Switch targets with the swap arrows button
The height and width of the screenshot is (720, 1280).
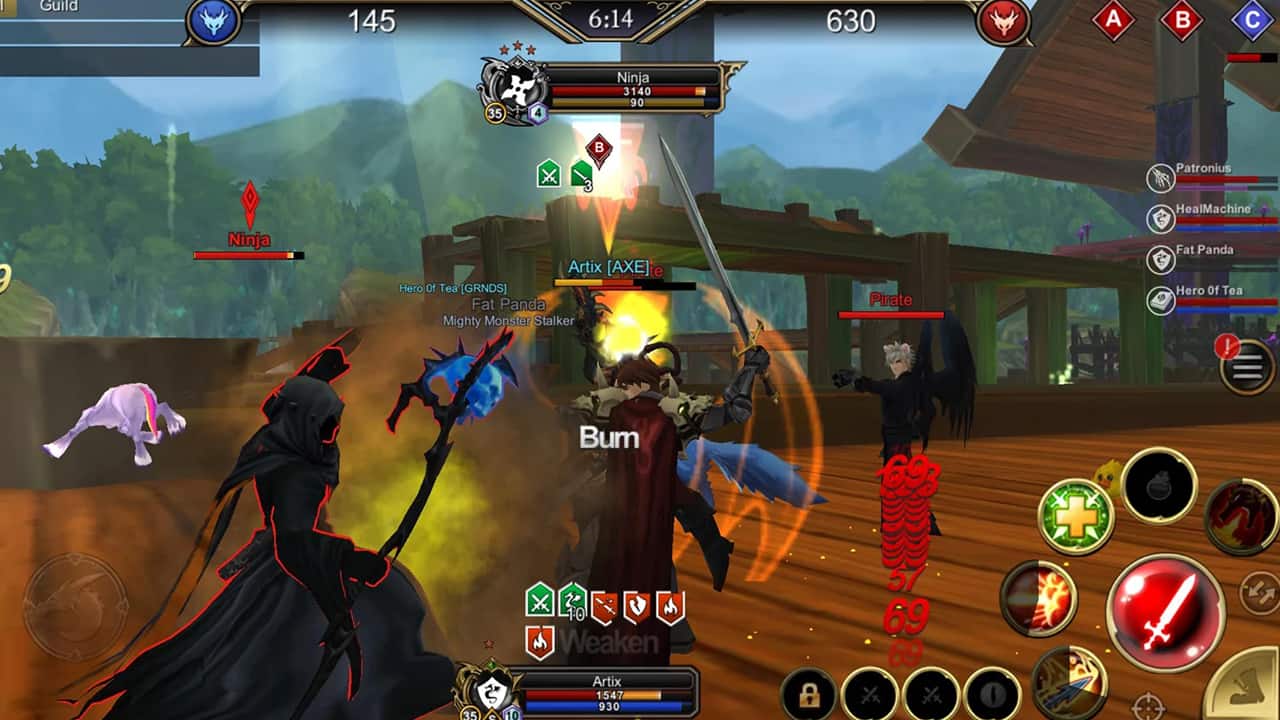[x=1258, y=592]
